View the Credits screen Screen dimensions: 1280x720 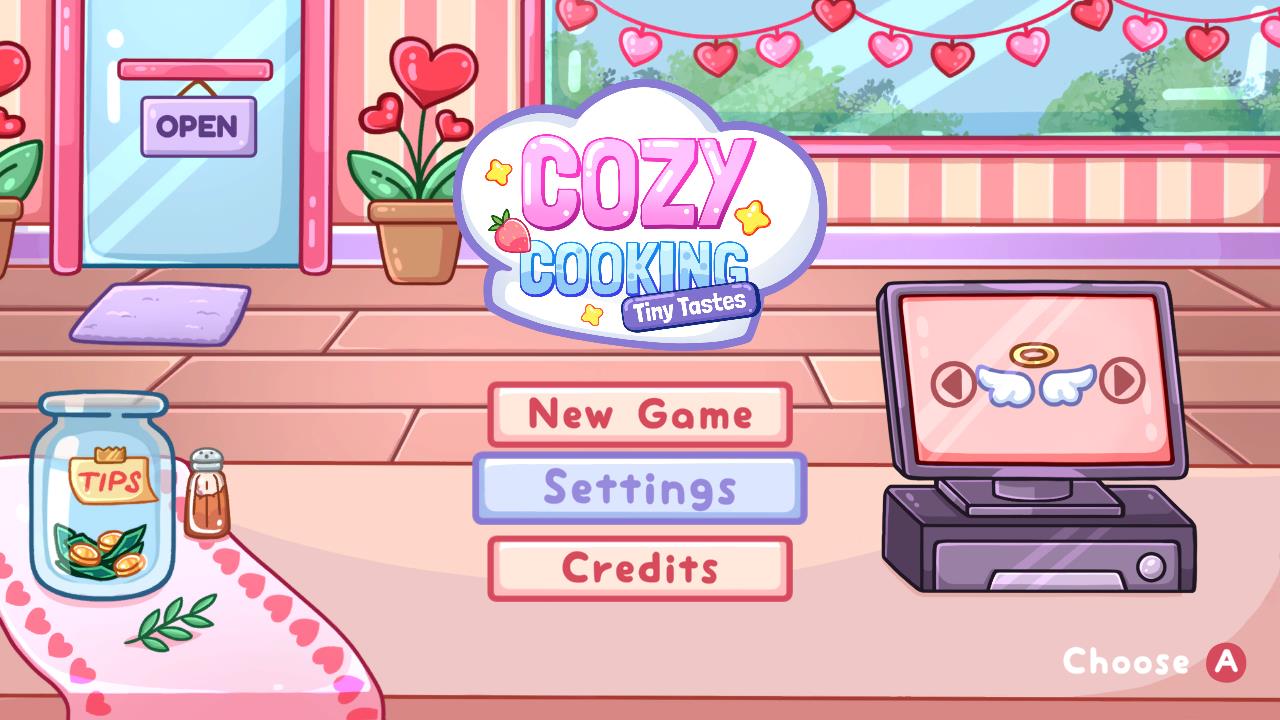(640, 566)
